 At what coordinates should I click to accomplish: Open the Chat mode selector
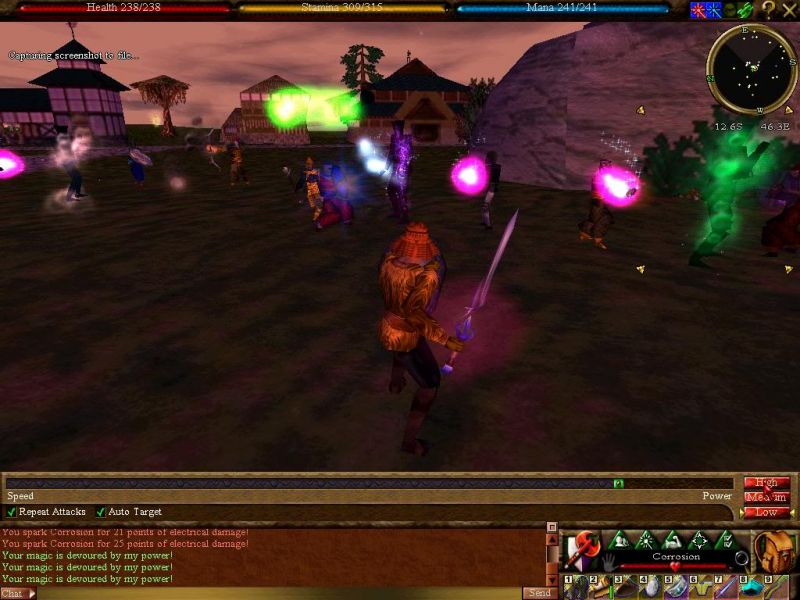17,593
